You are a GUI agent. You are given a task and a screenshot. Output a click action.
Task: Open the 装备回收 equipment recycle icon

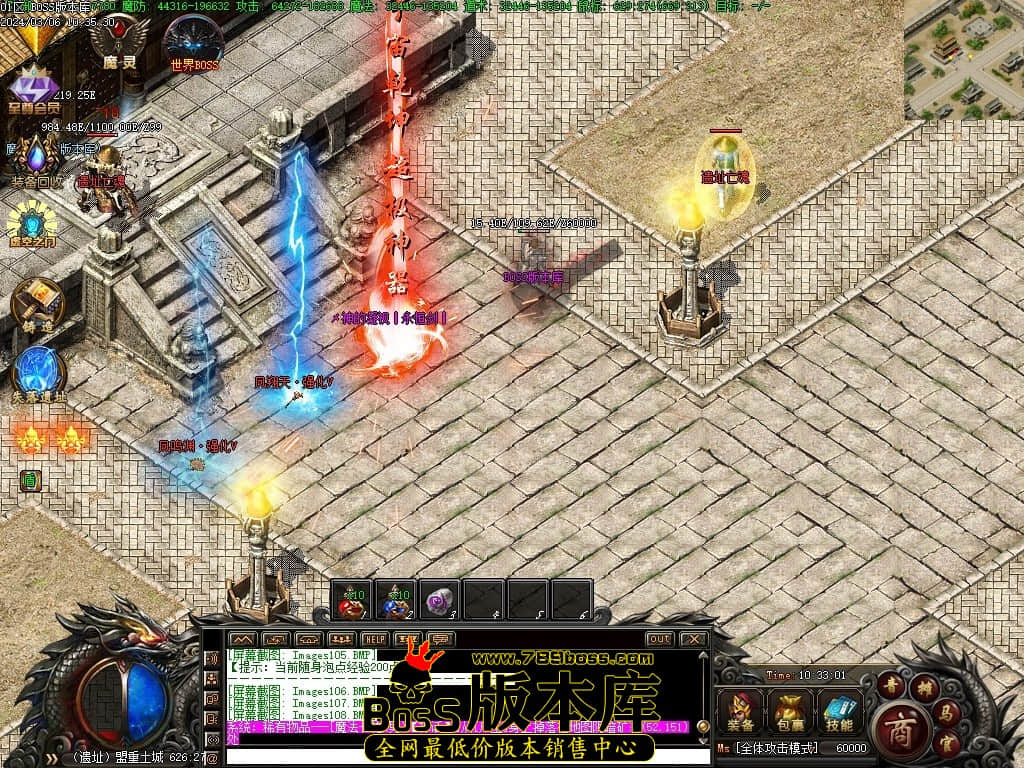click(37, 162)
